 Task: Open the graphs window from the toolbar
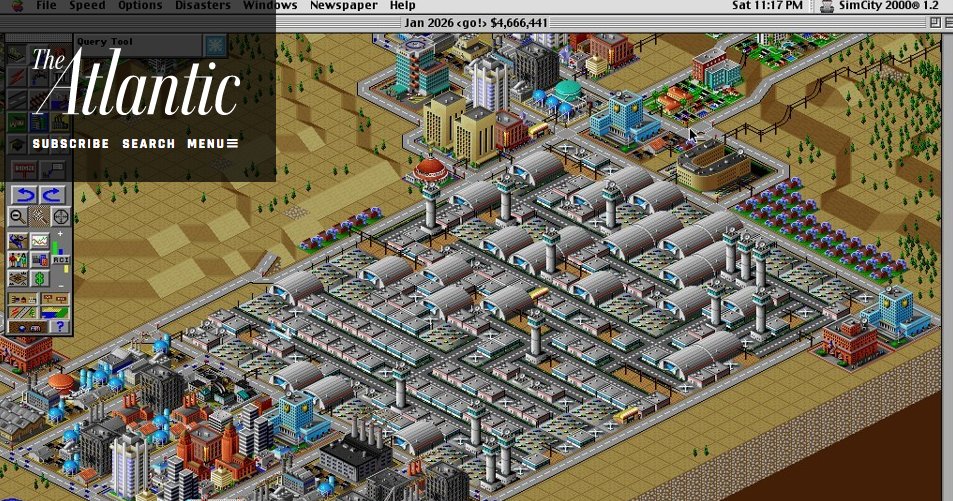[40, 241]
